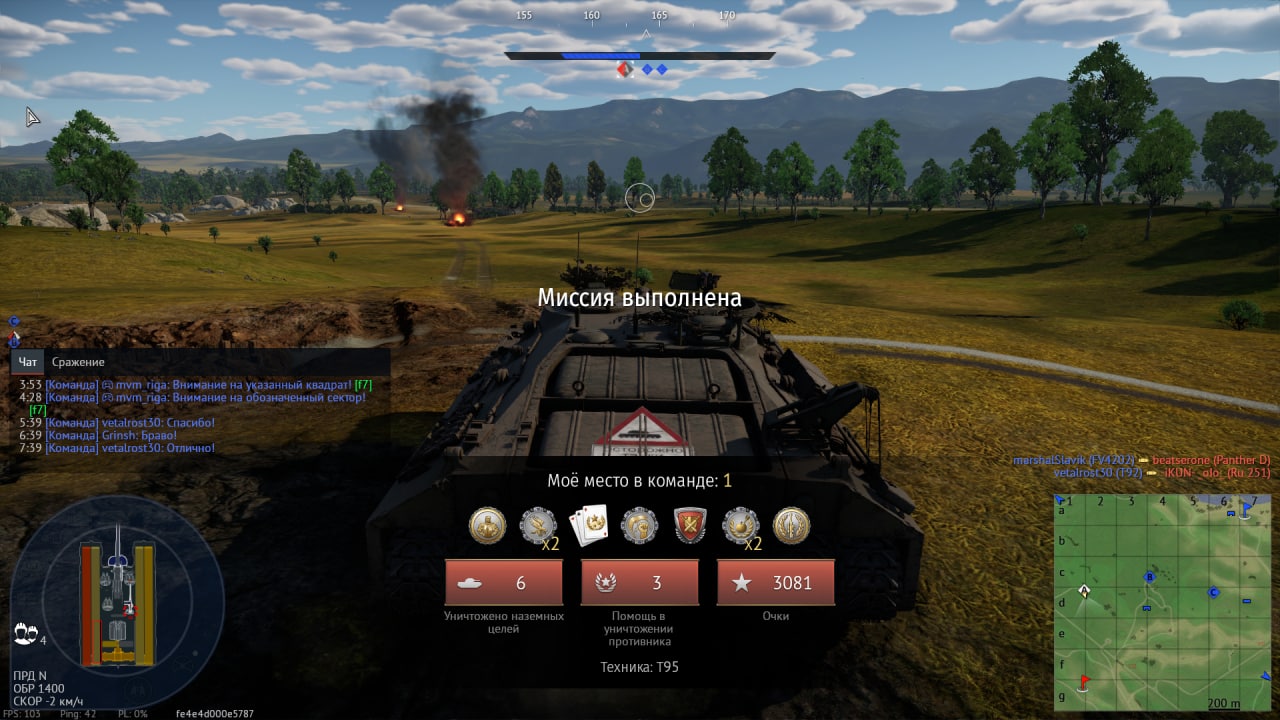Click capture point C on the minimap
The width and height of the screenshot is (1280, 720).
(1213, 592)
